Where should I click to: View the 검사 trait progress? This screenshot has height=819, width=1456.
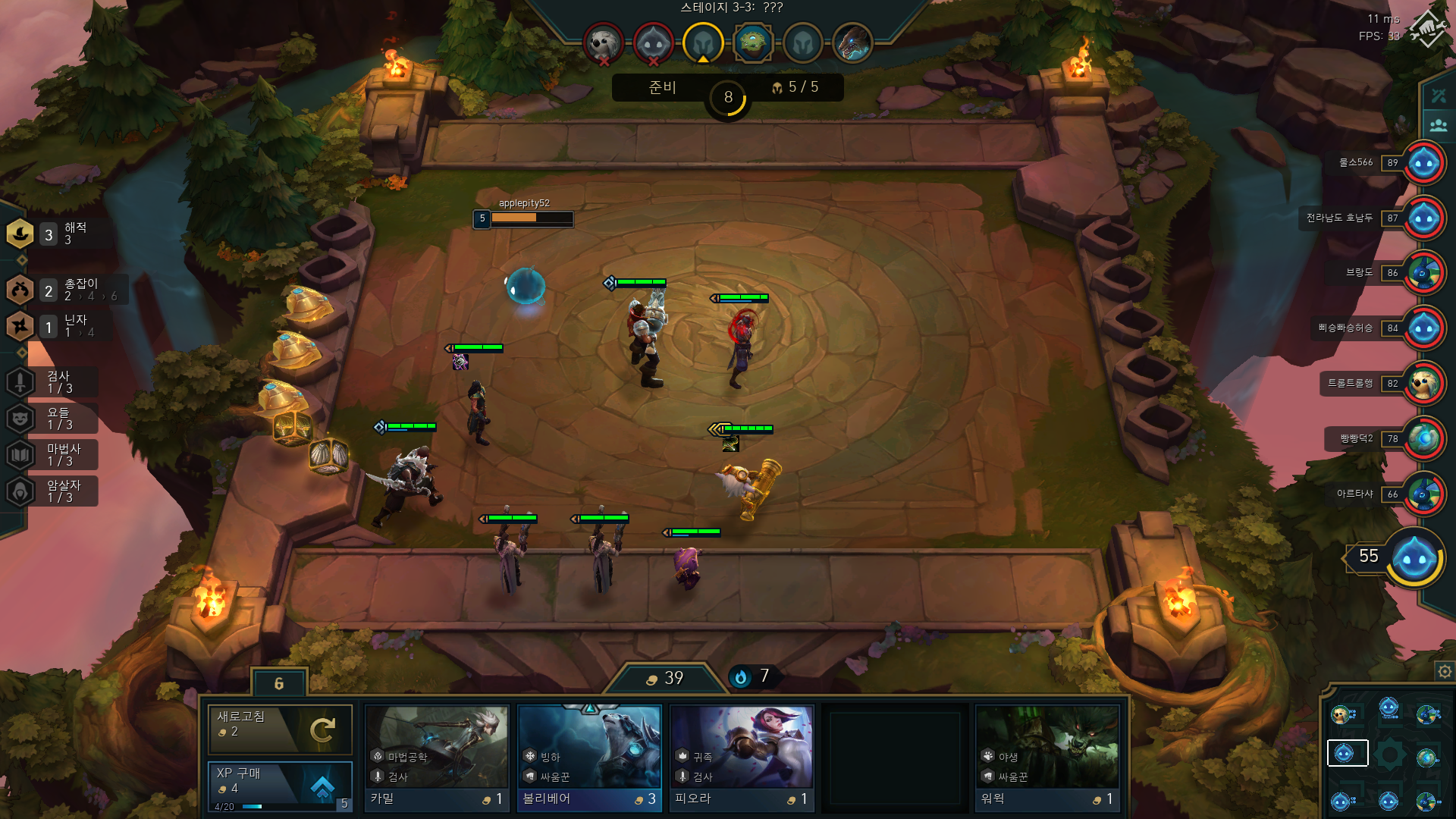pos(53,381)
